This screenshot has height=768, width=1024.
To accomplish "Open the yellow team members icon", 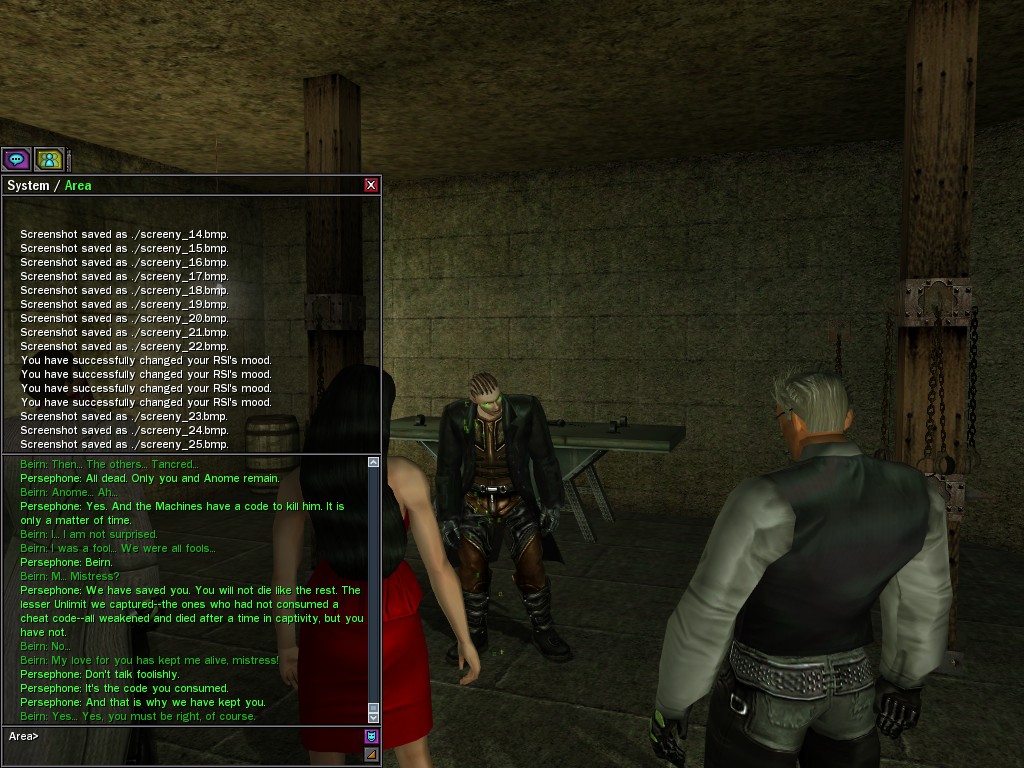I will (49, 159).
